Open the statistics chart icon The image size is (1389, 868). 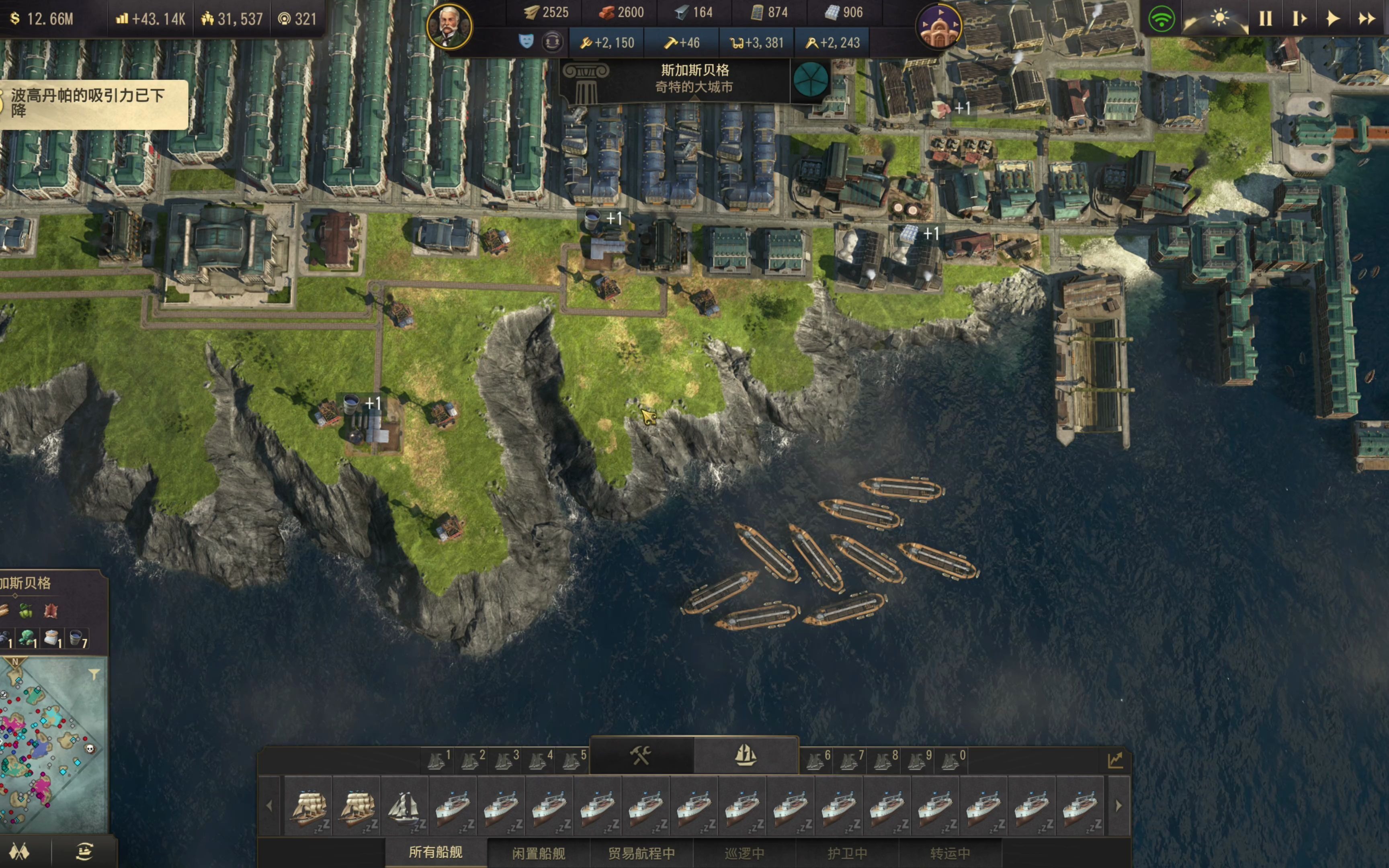(1114, 761)
